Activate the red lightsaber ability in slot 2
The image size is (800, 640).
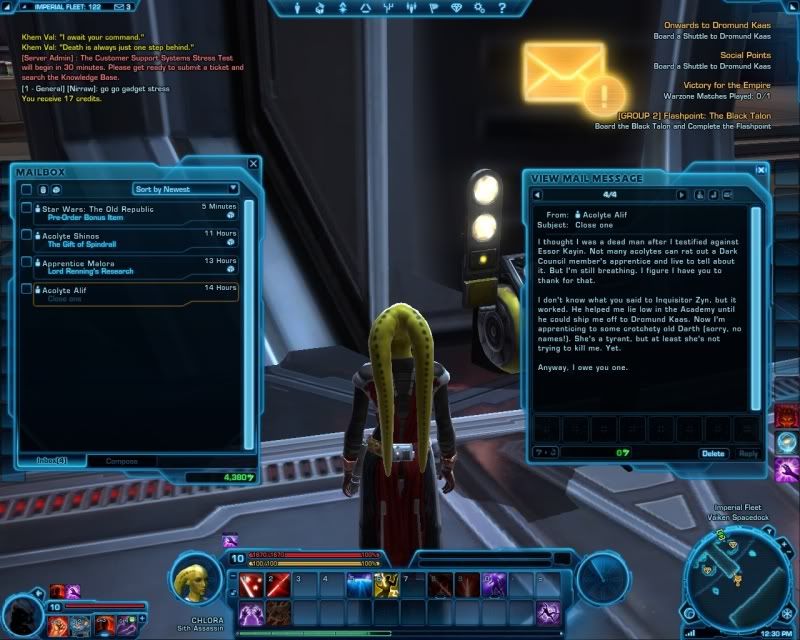click(x=276, y=586)
